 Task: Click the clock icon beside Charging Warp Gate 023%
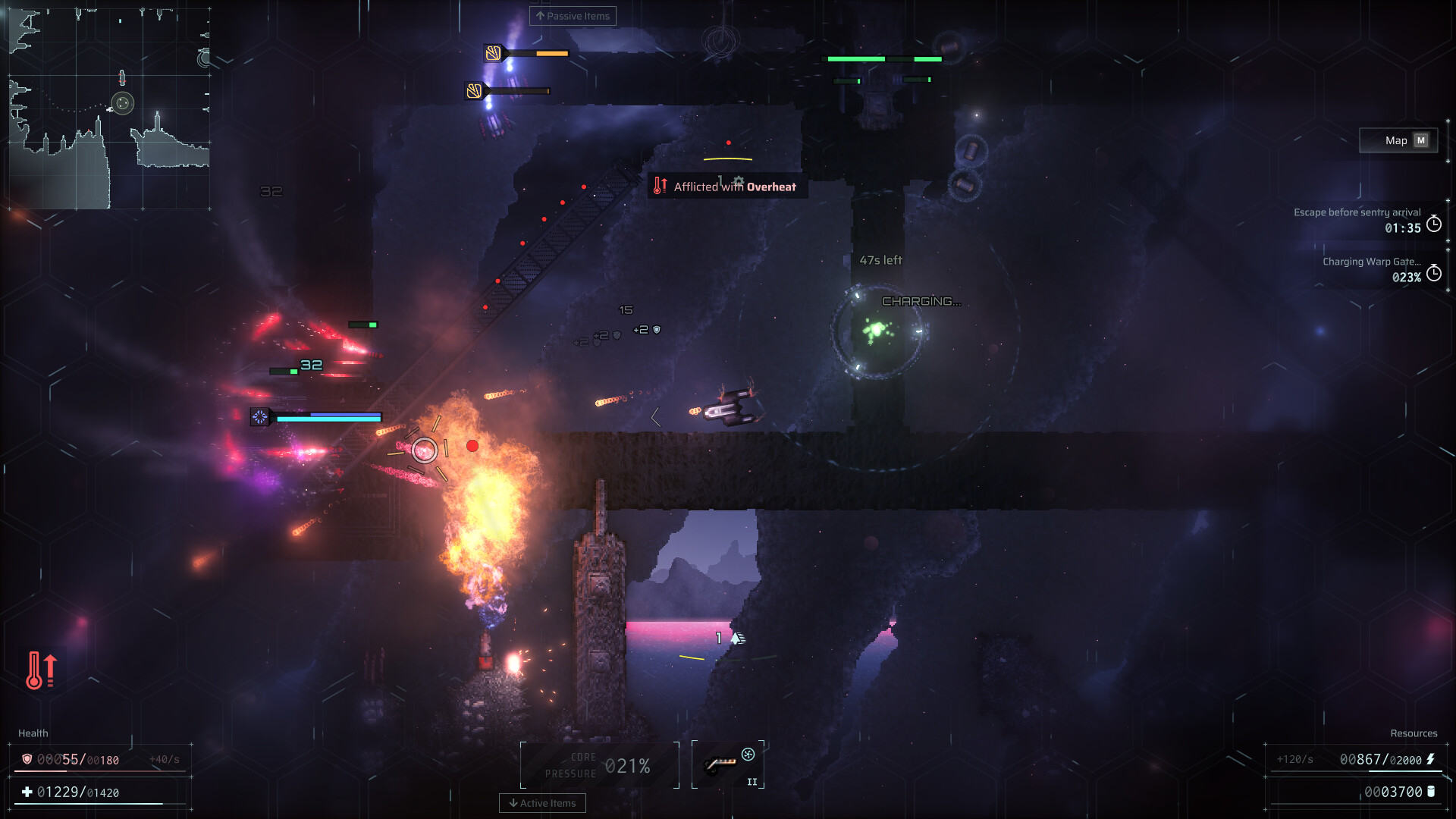1432,271
